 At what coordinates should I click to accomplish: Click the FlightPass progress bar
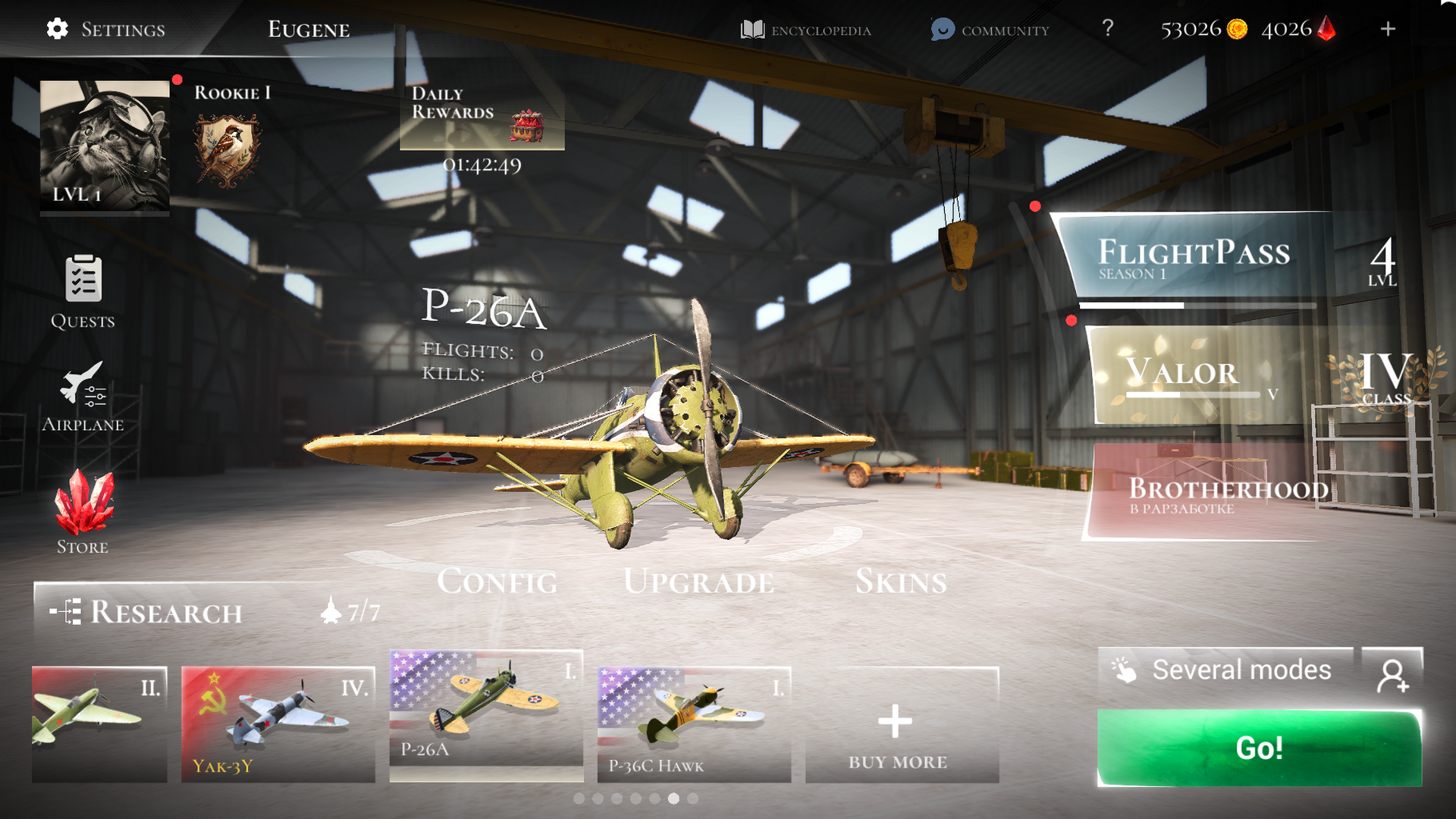click(x=1198, y=303)
